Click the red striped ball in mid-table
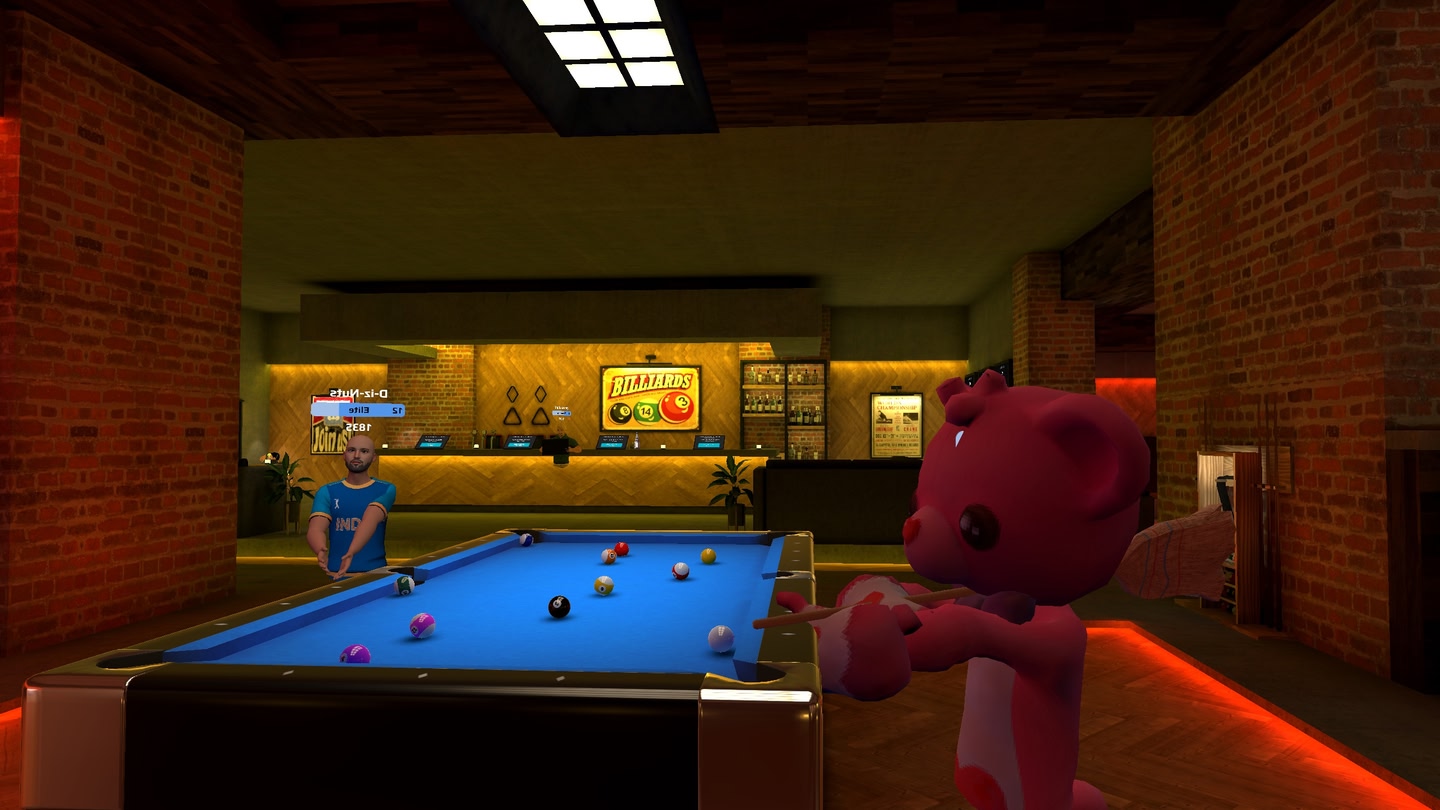Image resolution: width=1440 pixels, height=810 pixels. (680, 571)
